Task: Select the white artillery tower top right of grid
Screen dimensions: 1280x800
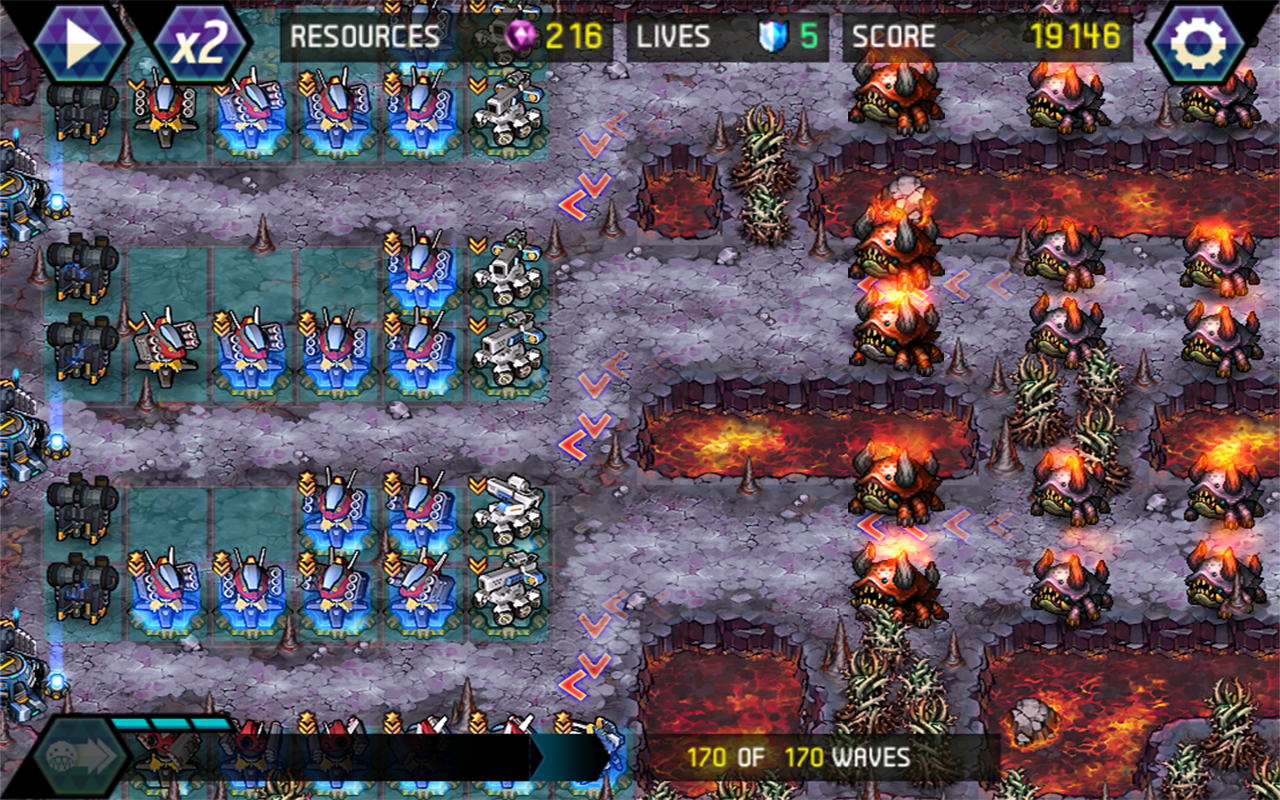Action: tap(507, 108)
